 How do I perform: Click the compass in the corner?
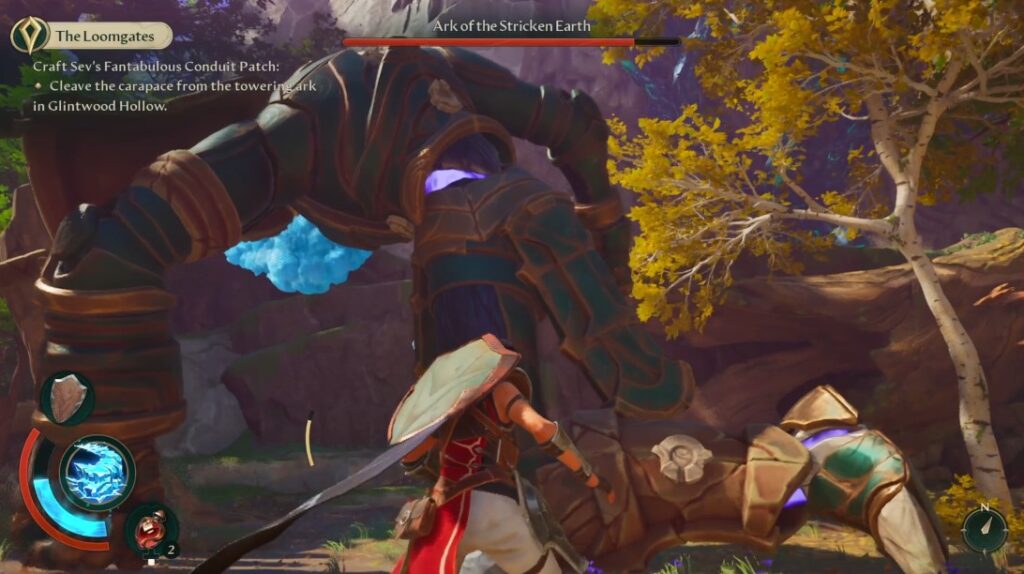[x=984, y=529]
